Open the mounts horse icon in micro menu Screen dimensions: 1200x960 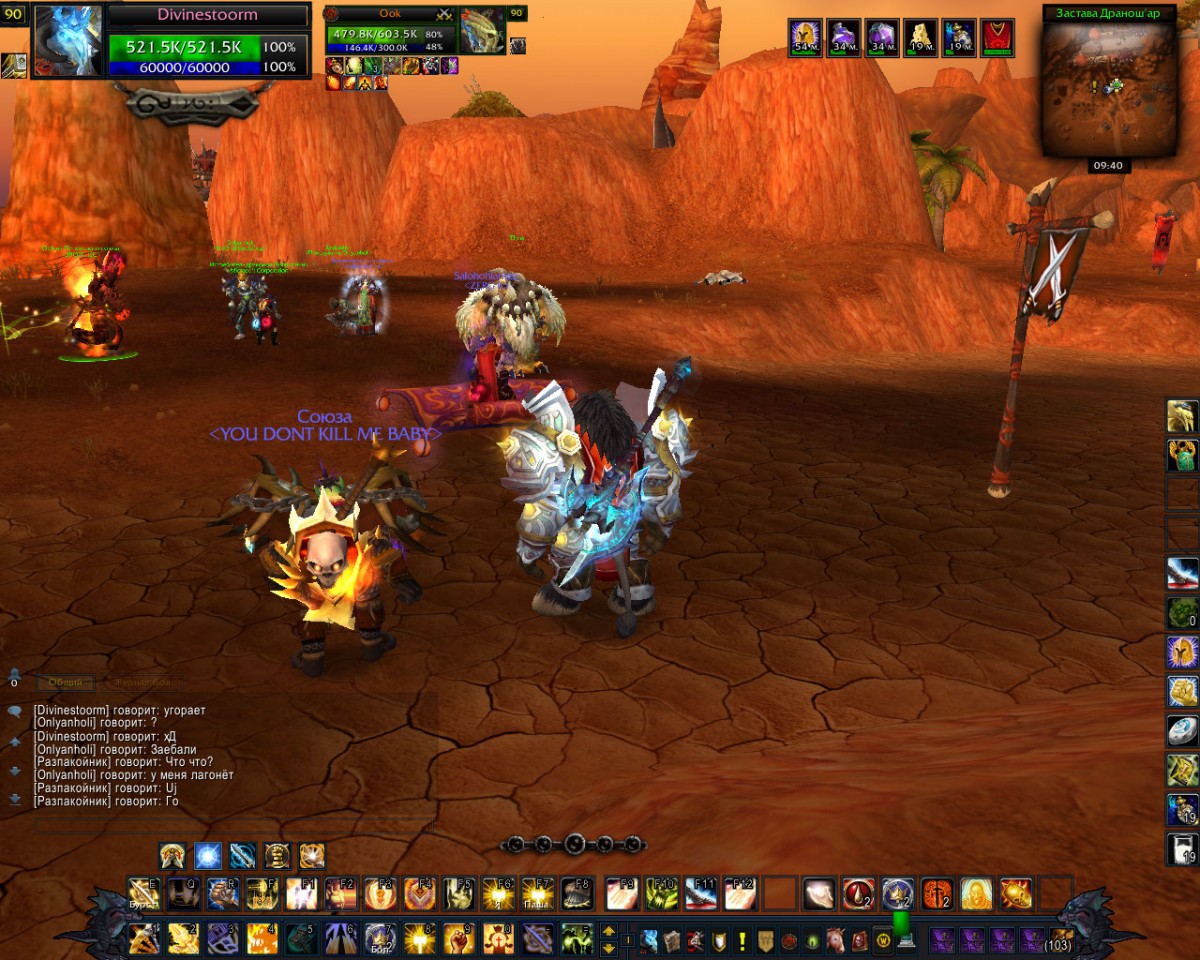point(836,941)
